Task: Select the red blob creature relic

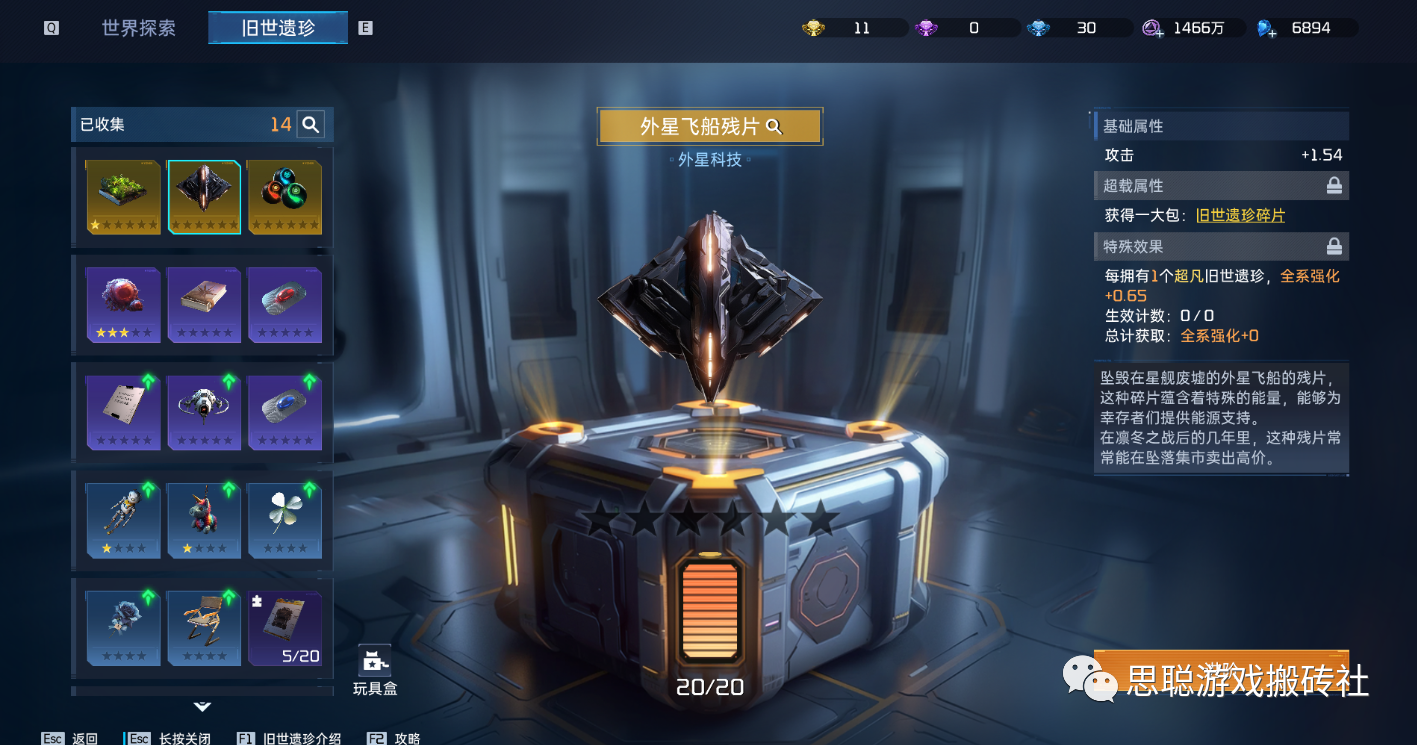Action: tap(123, 304)
